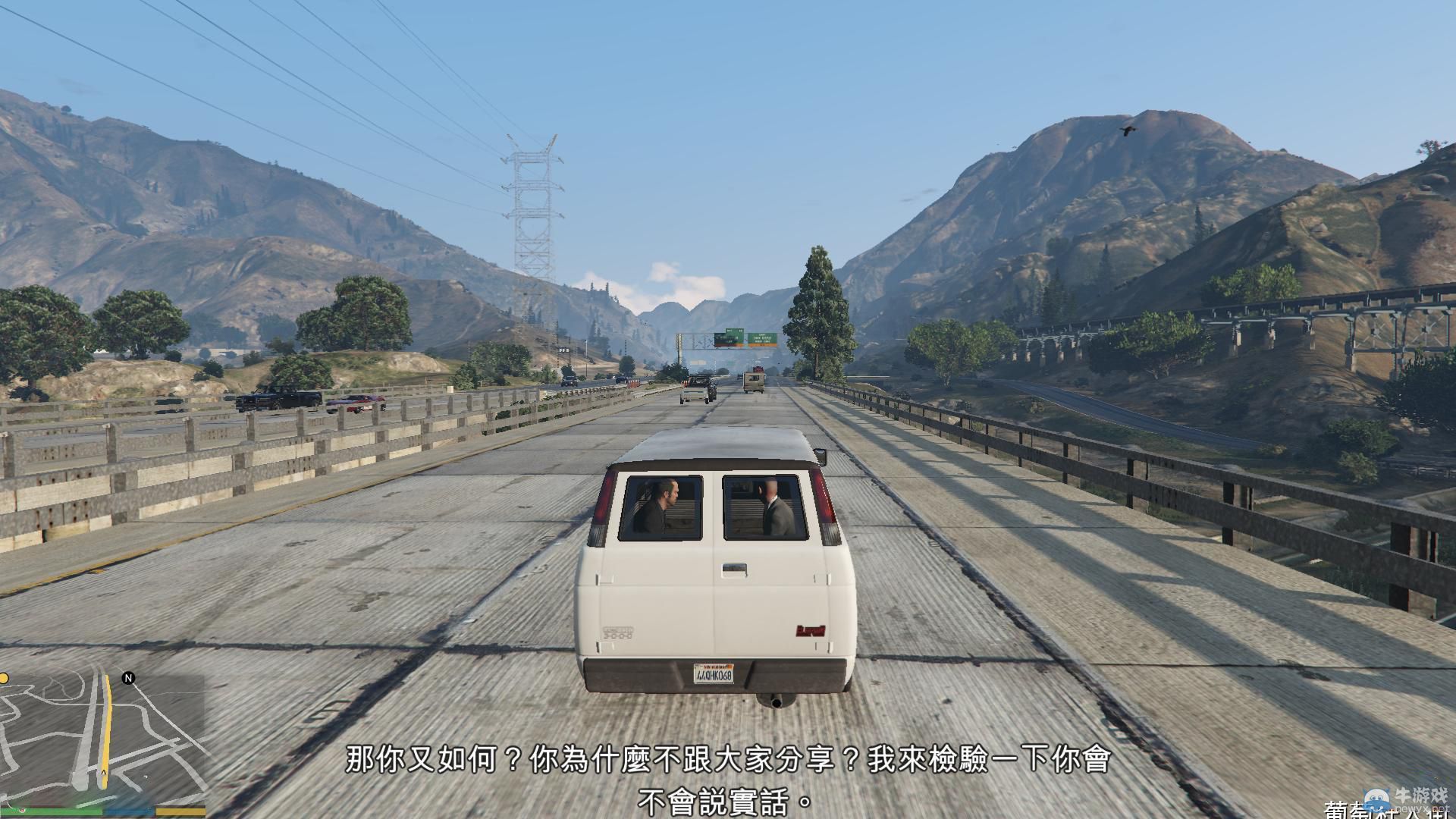Click license plate 44QHK068
The height and width of the screenshot is (819, 1456).
[x=714, y=674]
